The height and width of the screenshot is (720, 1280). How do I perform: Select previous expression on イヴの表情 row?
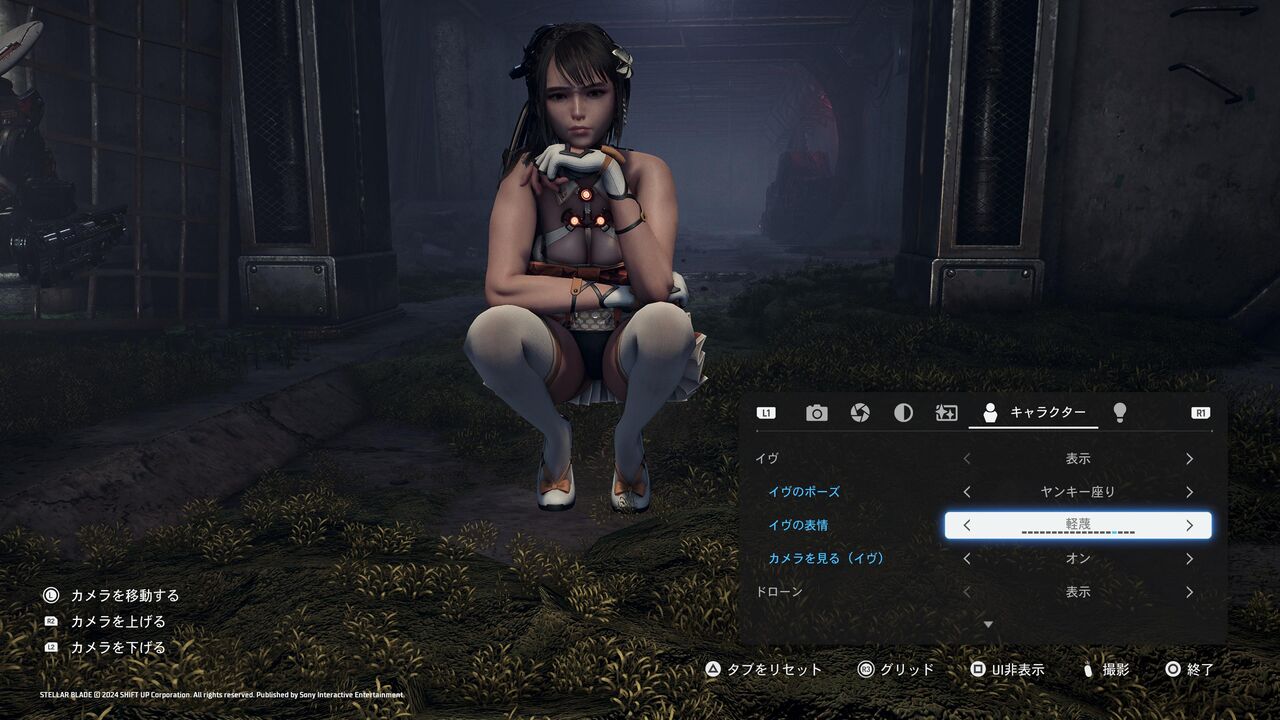[x=967, y=525]
